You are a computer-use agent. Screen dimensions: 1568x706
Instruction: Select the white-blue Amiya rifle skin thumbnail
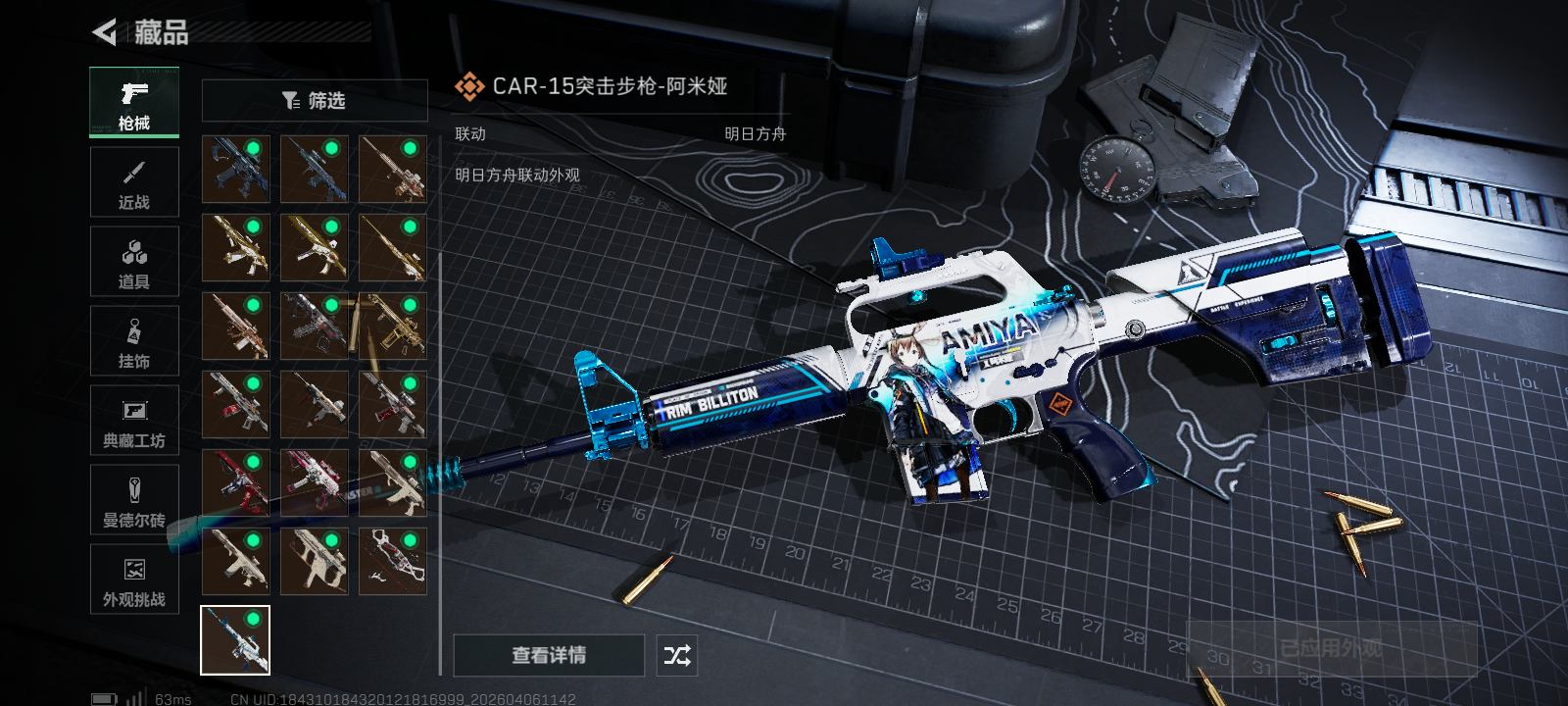235,640
